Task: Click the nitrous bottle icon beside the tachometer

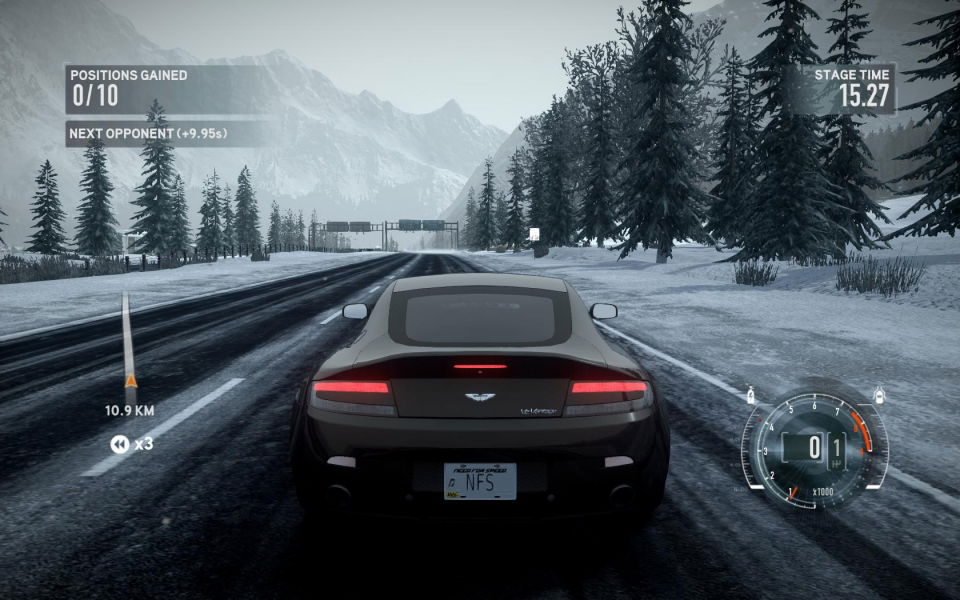Action: coord(750,395)
